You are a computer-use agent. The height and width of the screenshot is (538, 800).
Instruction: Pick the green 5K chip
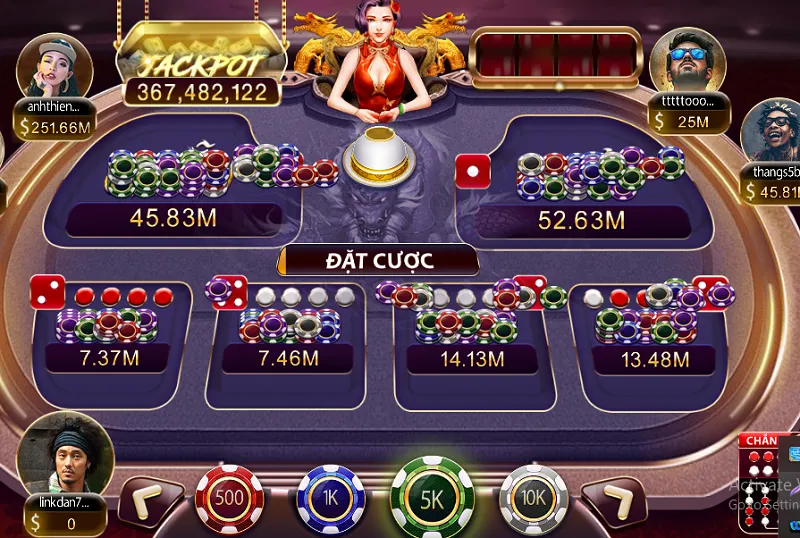(432, 497)
